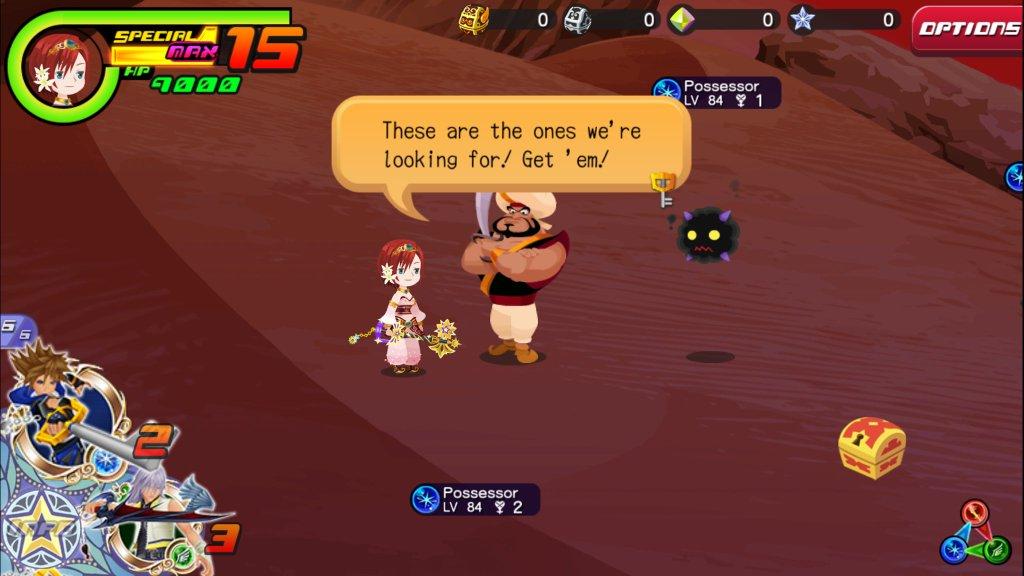Open the Options menu
Screen dimensions: 1024x576
(x=967, y=29)
